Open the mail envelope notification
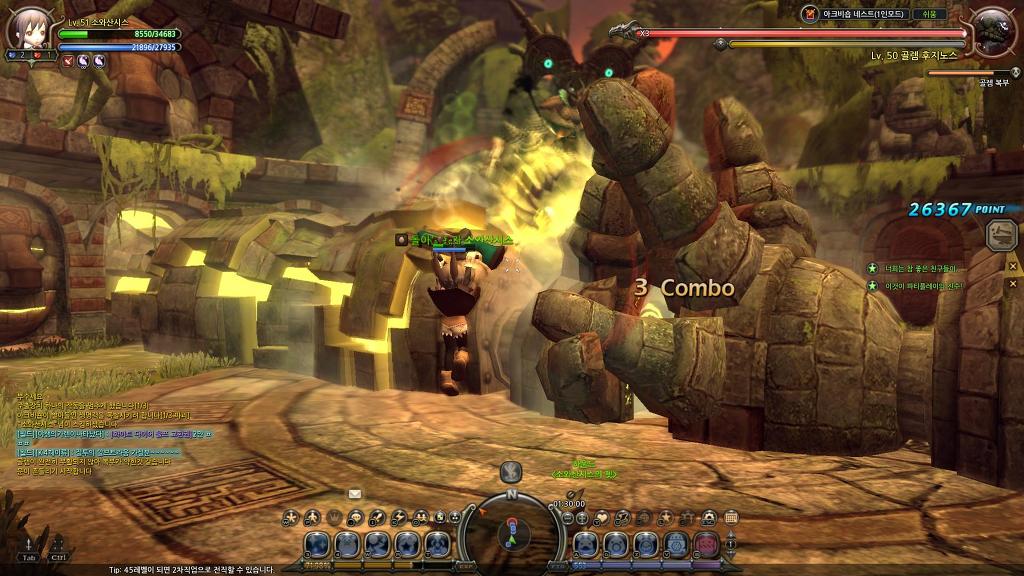Image resolution: width=1024 pixels, height=576 pixels. [x=354, y=493]
